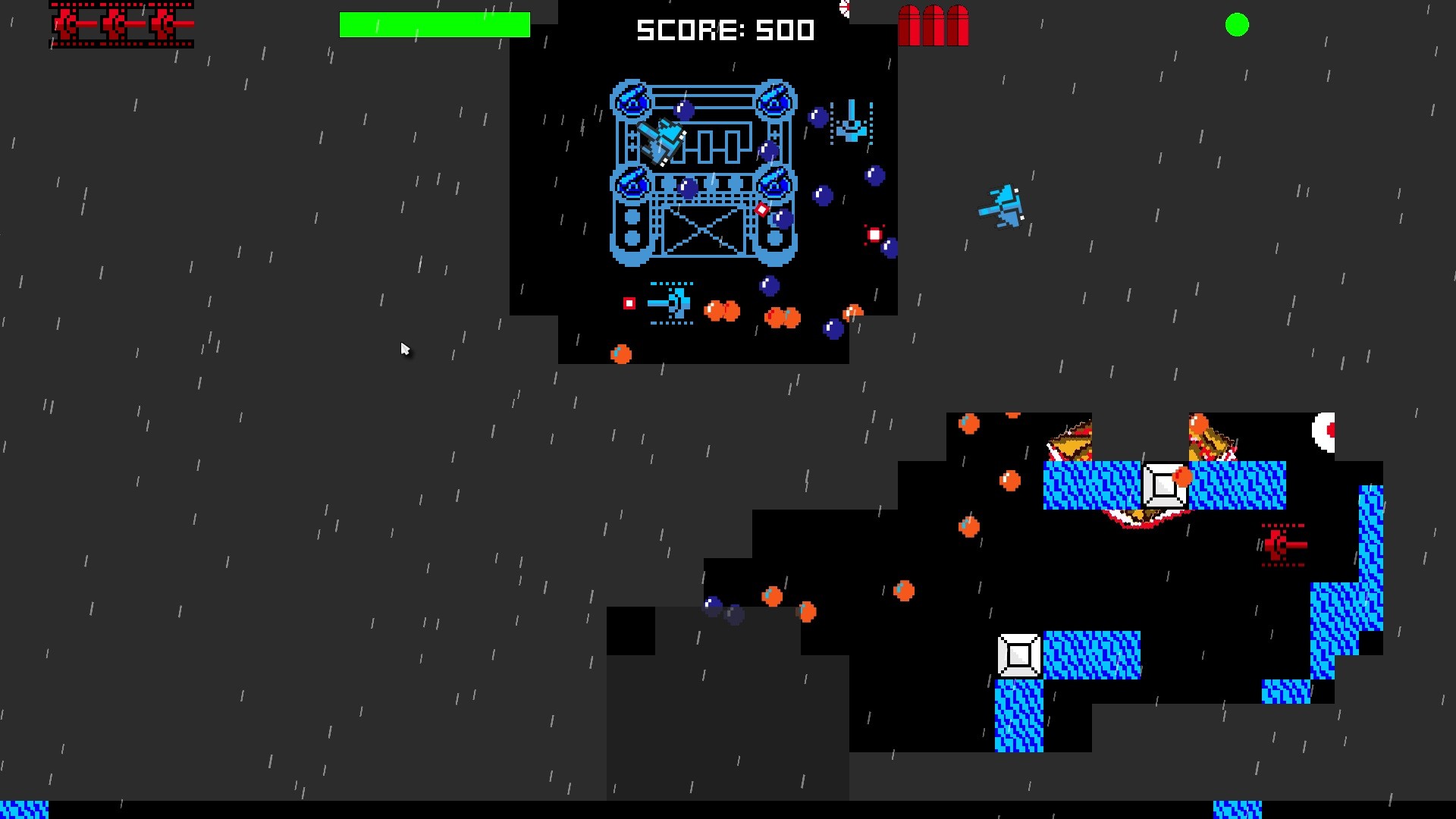
Task: Click the first red bullet ammo icon
Action: (909, 25)
